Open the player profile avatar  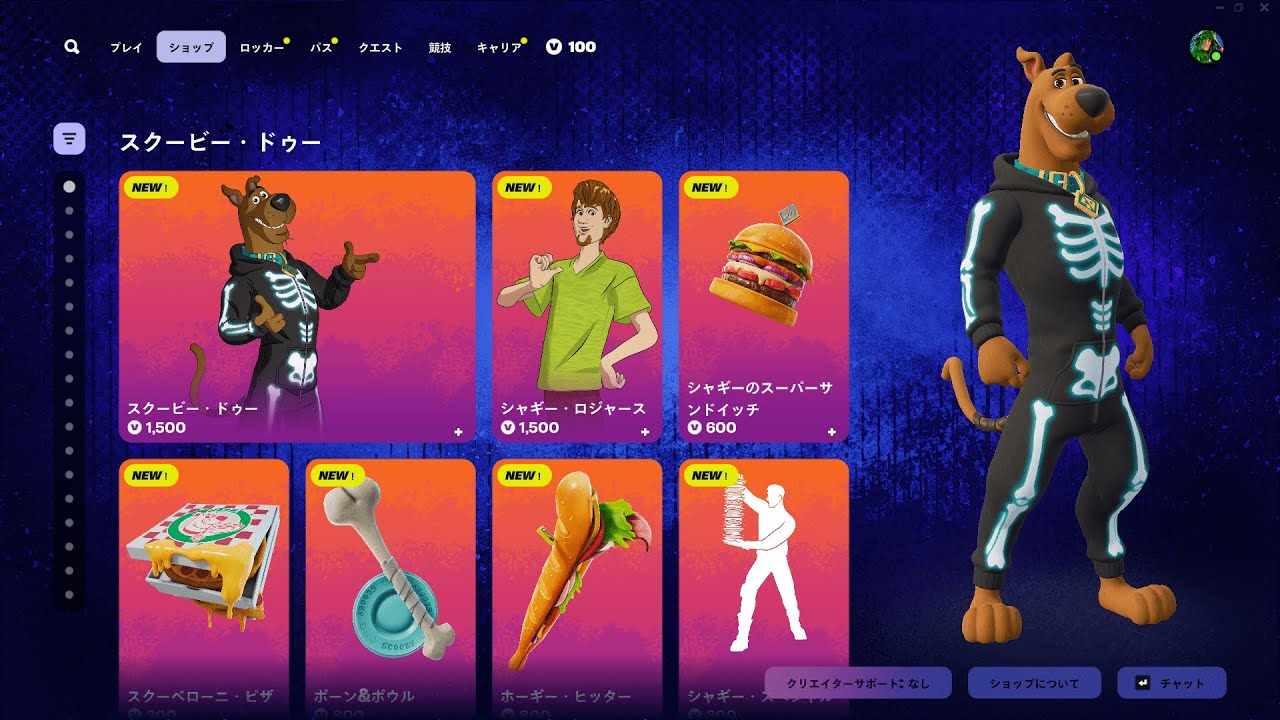tap(1206, 47)
